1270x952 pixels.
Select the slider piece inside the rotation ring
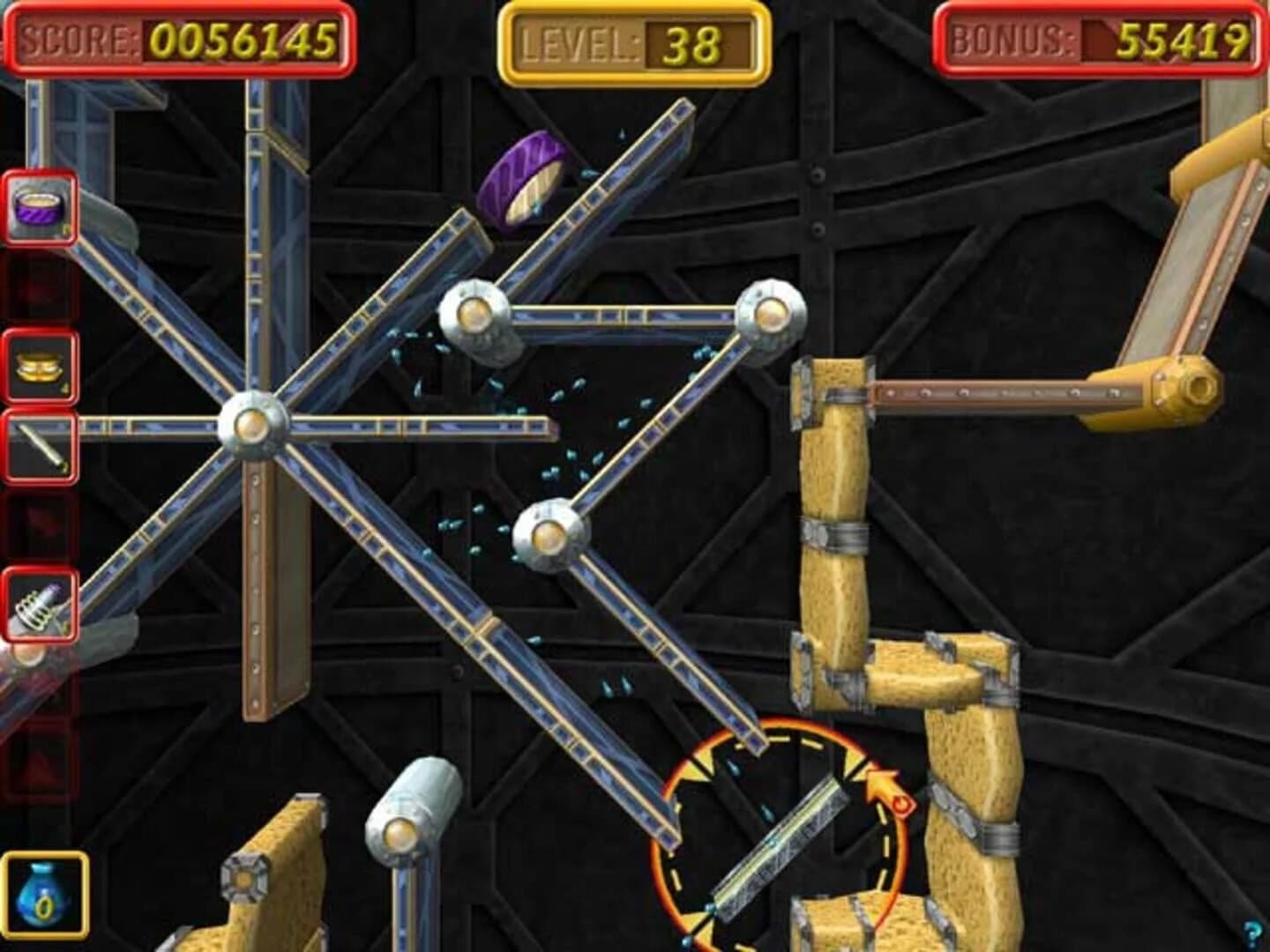tap(781, 851)
